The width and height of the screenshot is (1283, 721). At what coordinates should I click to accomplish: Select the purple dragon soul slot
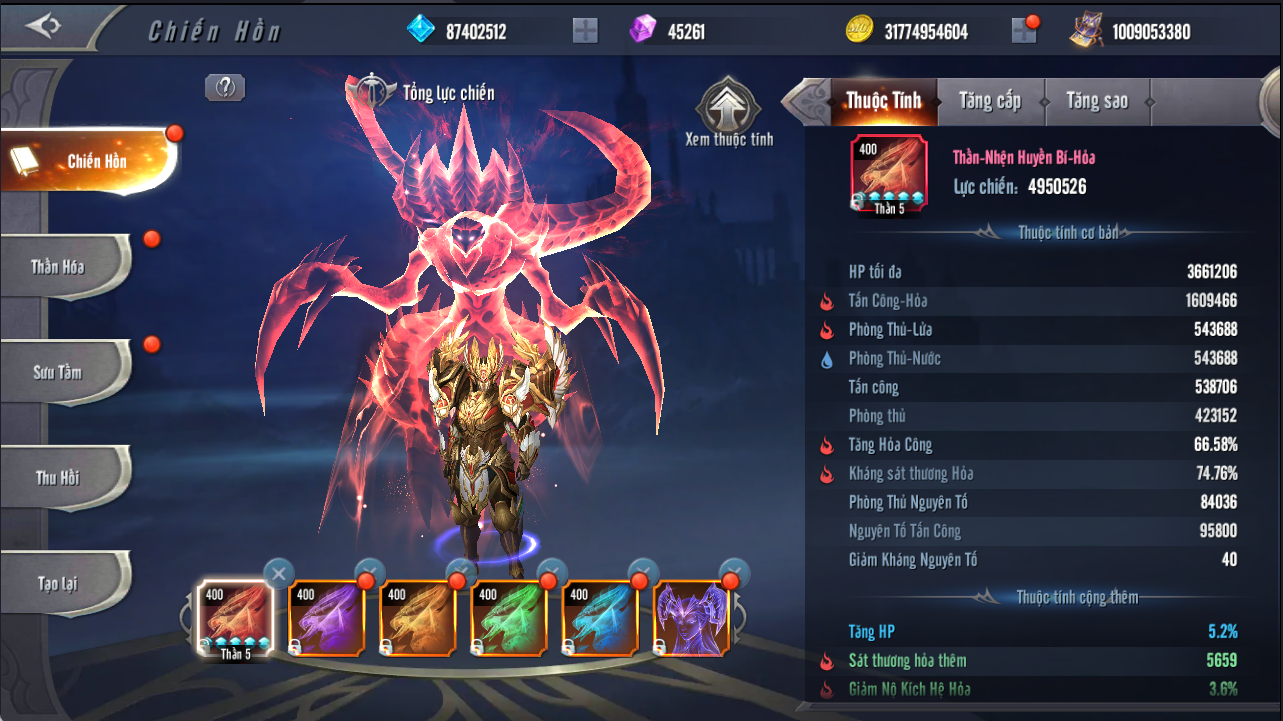pyautogui.click(x=327, y=618)
